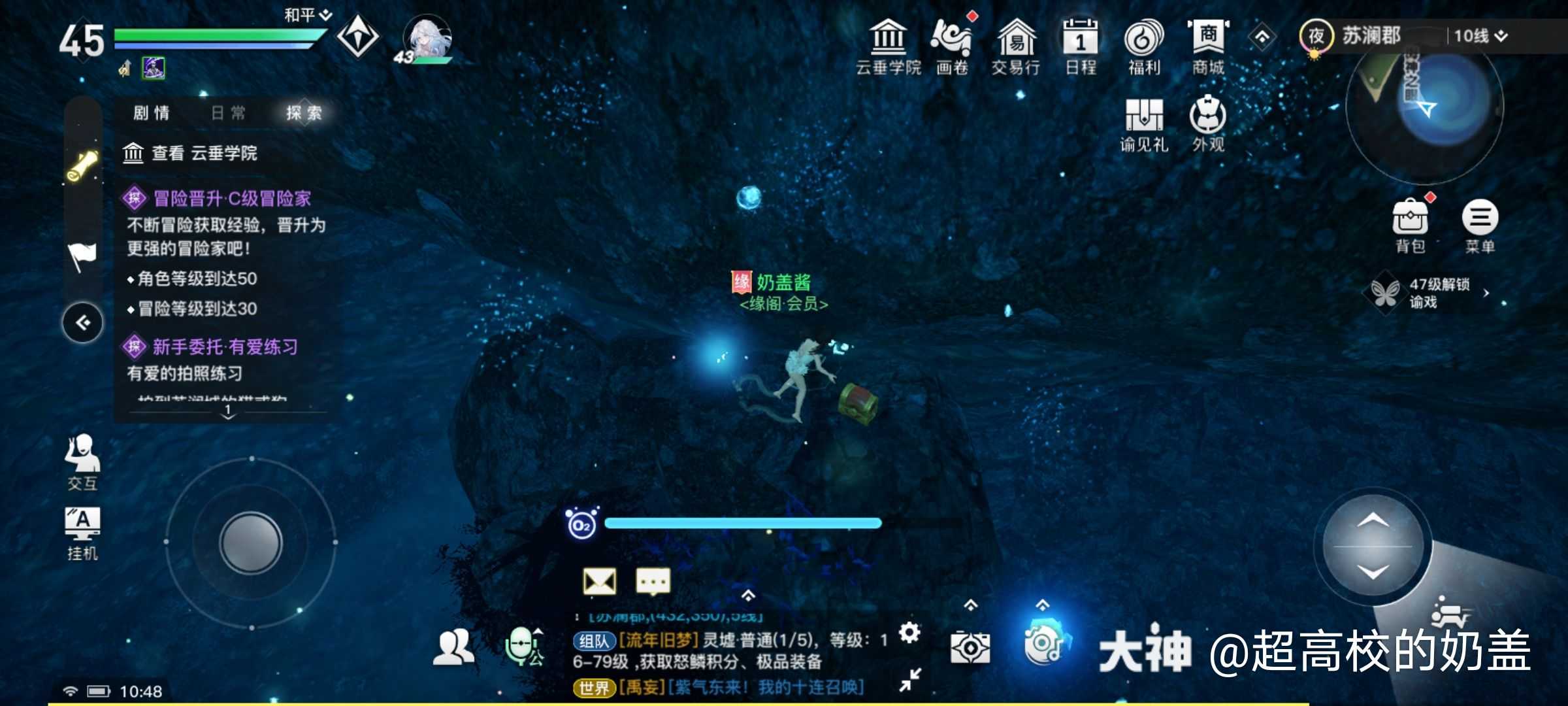
Task: Open the 谕见礼 gift menu
Action: pos(1143,124)
